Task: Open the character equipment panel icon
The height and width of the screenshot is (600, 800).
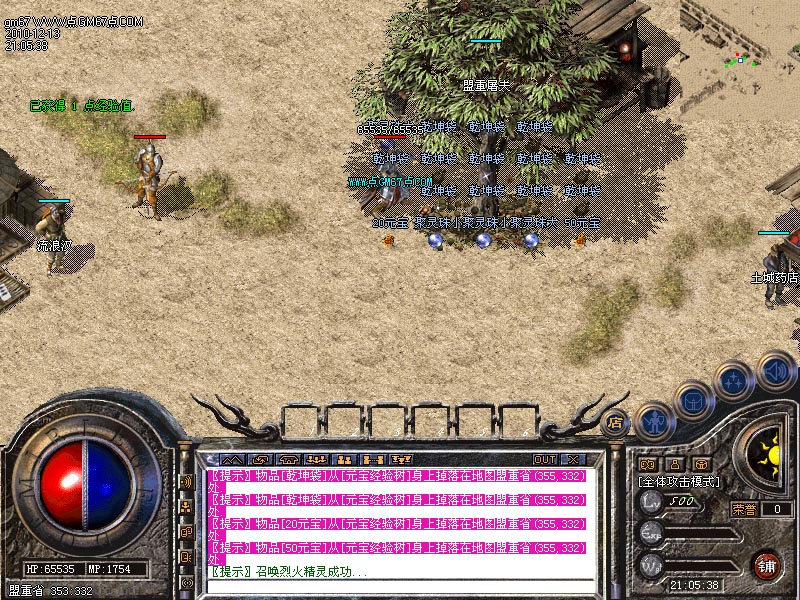Action: (x=652, y=421)
